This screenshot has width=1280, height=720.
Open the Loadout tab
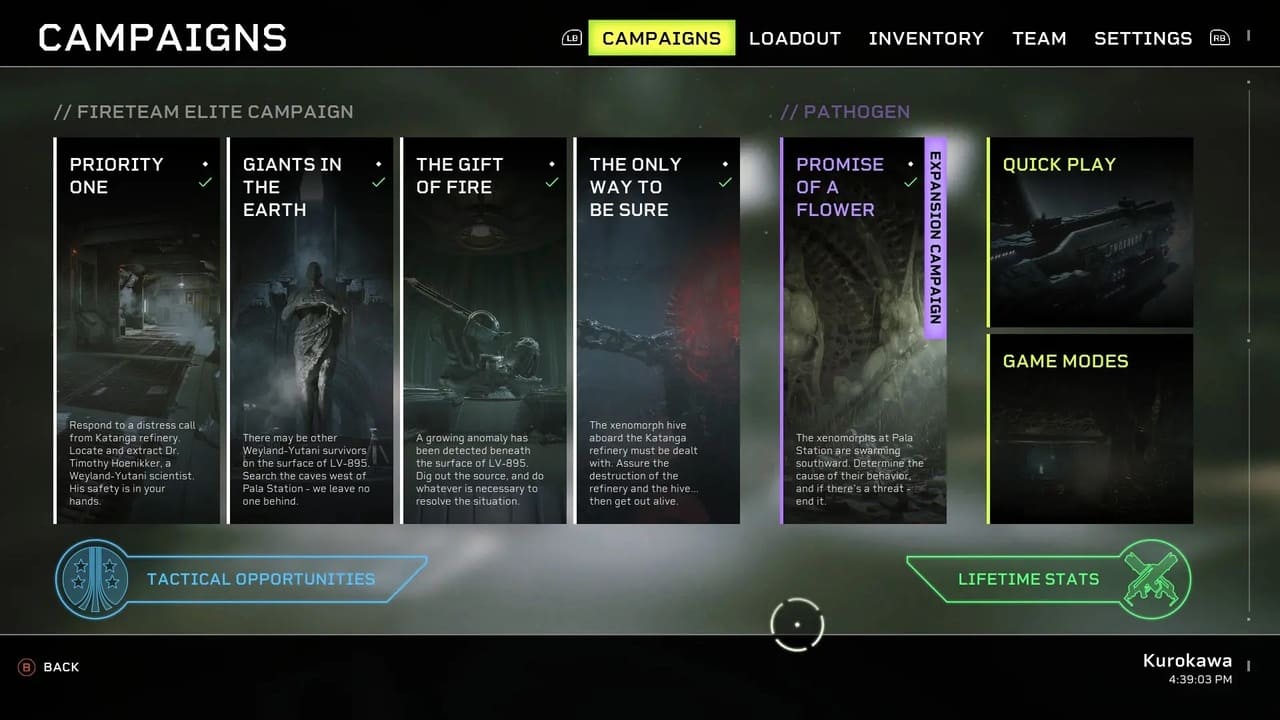click(x=795, y=38)
